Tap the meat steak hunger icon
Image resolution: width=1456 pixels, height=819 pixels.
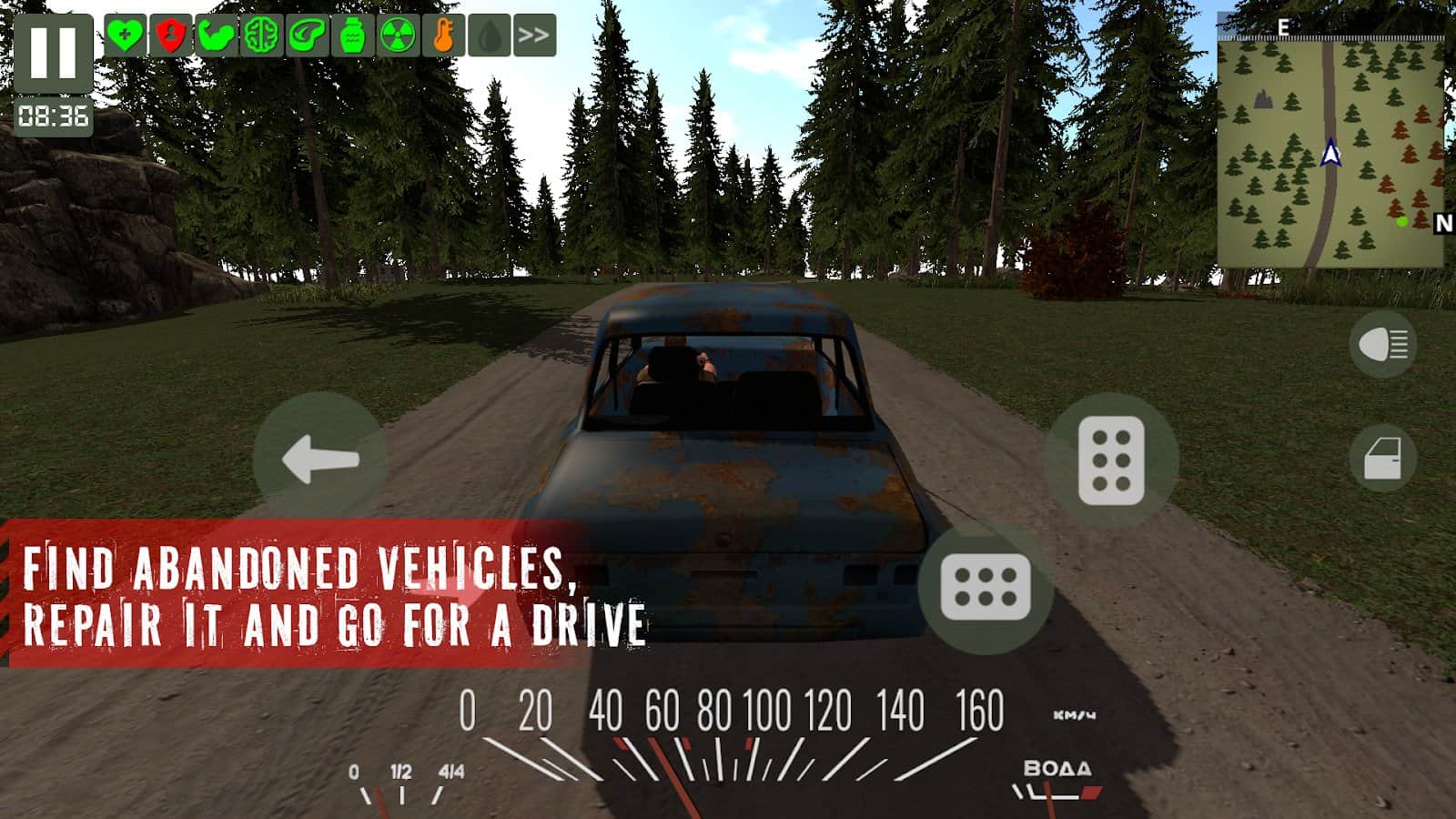(x=307, y=35)
